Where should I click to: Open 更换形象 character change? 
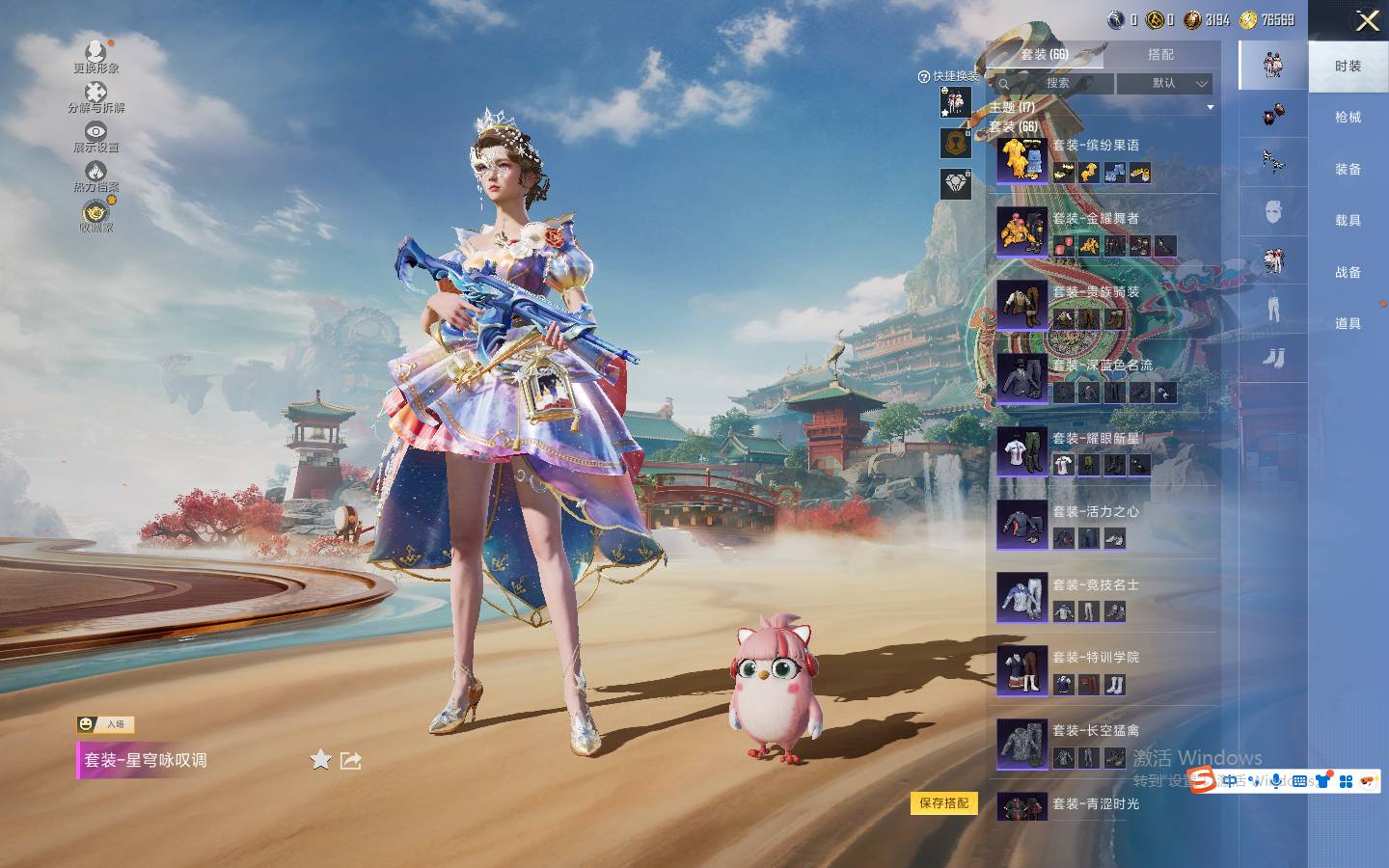(x=95, y=56)
